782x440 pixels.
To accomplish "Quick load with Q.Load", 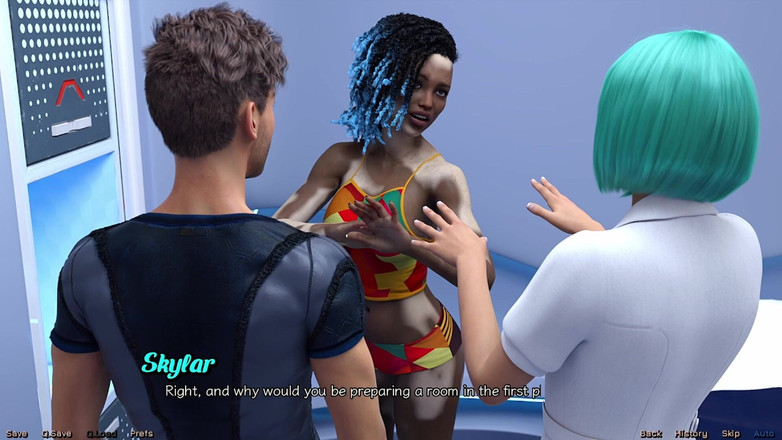I will pyautogui.click(x=101, y=433).
